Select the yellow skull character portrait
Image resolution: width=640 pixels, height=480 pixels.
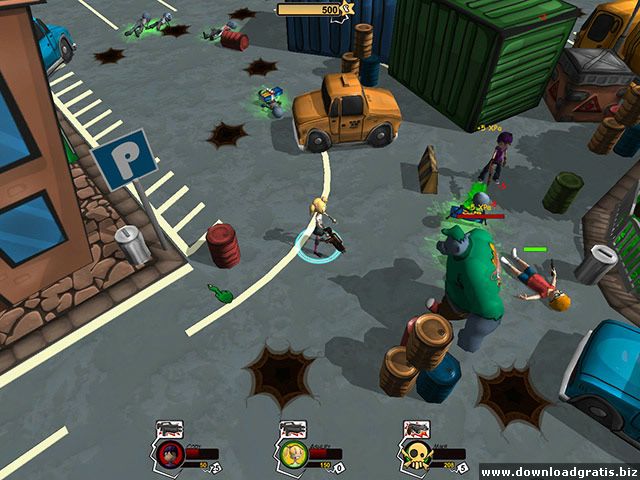coord(415,456)
